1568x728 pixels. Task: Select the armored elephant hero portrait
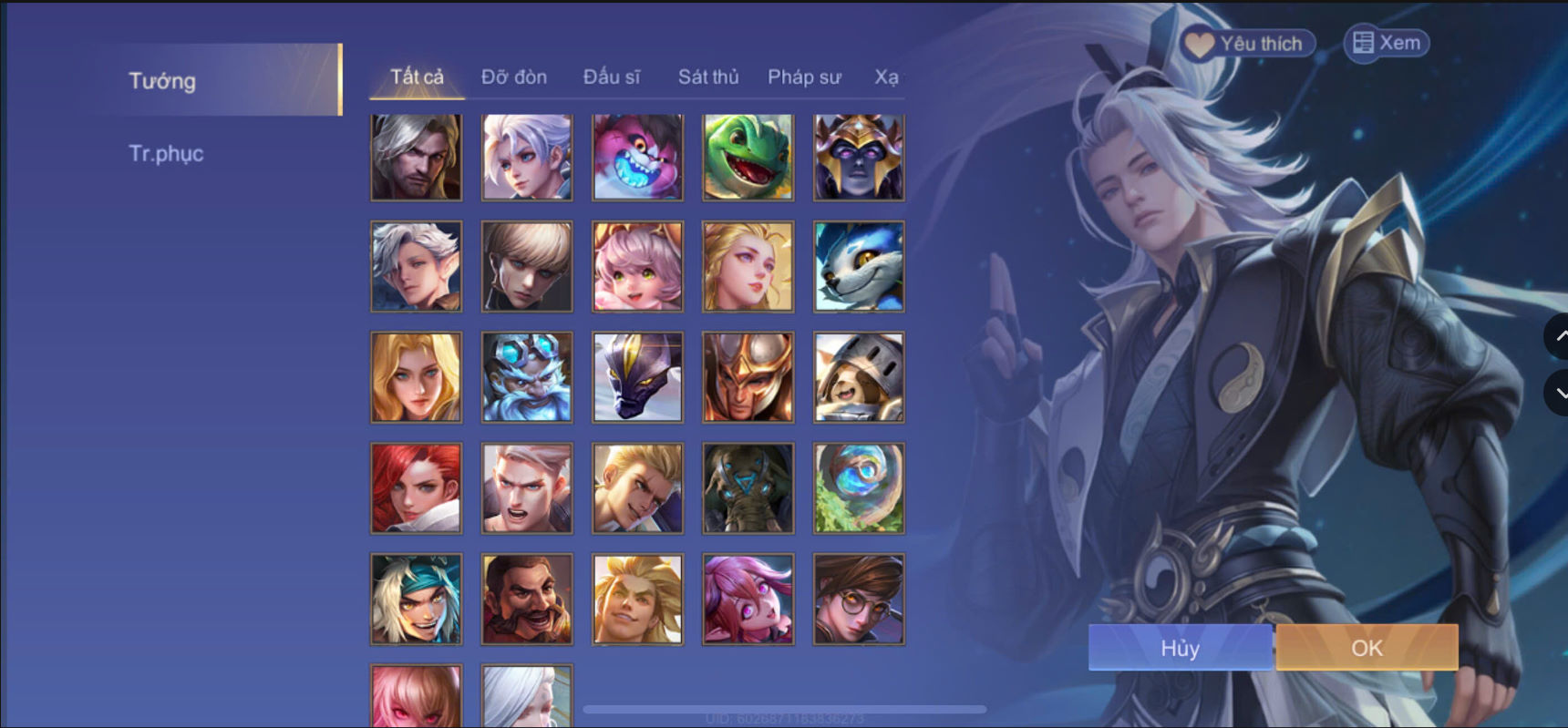click(748, 488)
